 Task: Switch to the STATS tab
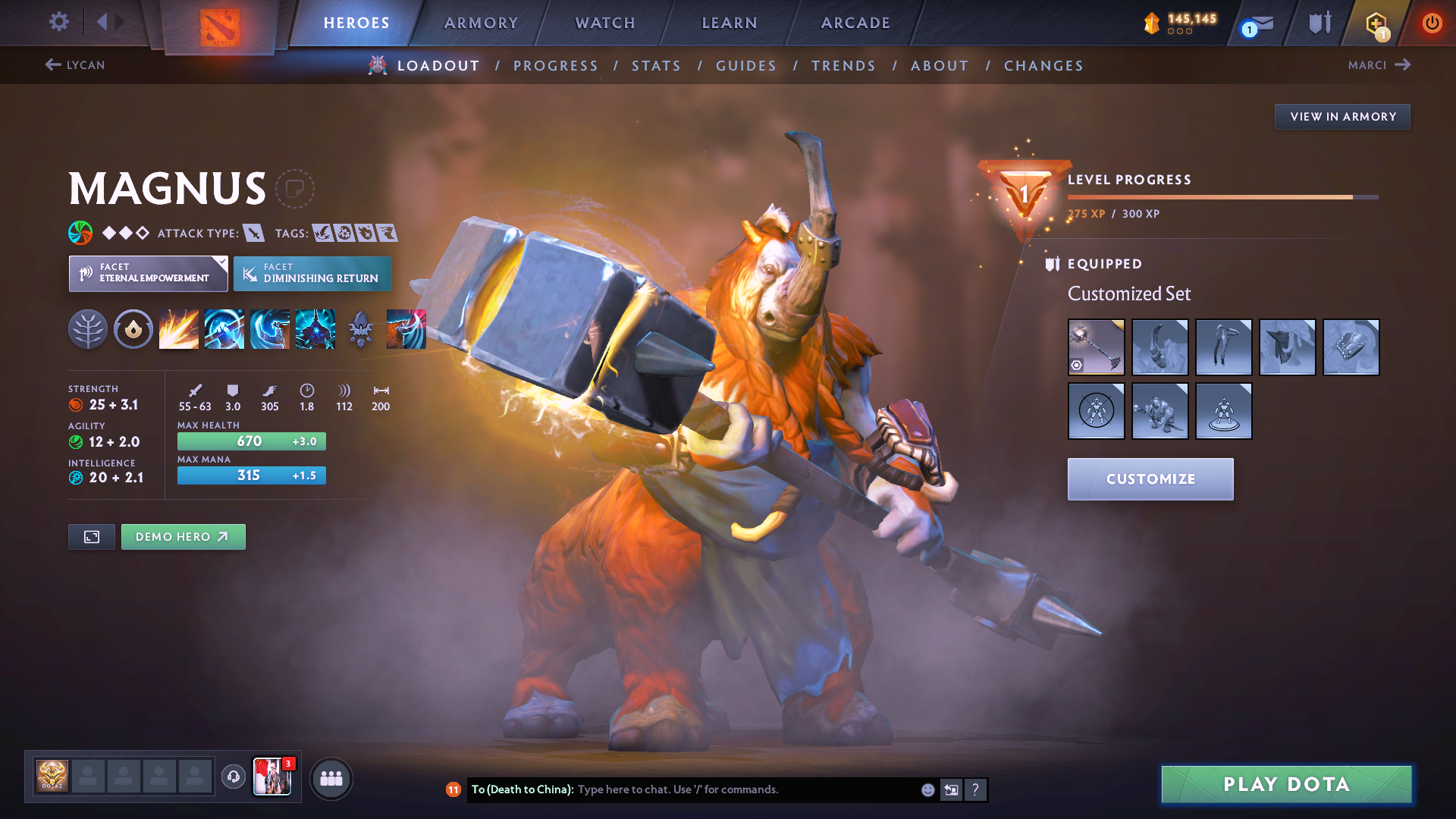click(656, 66)
